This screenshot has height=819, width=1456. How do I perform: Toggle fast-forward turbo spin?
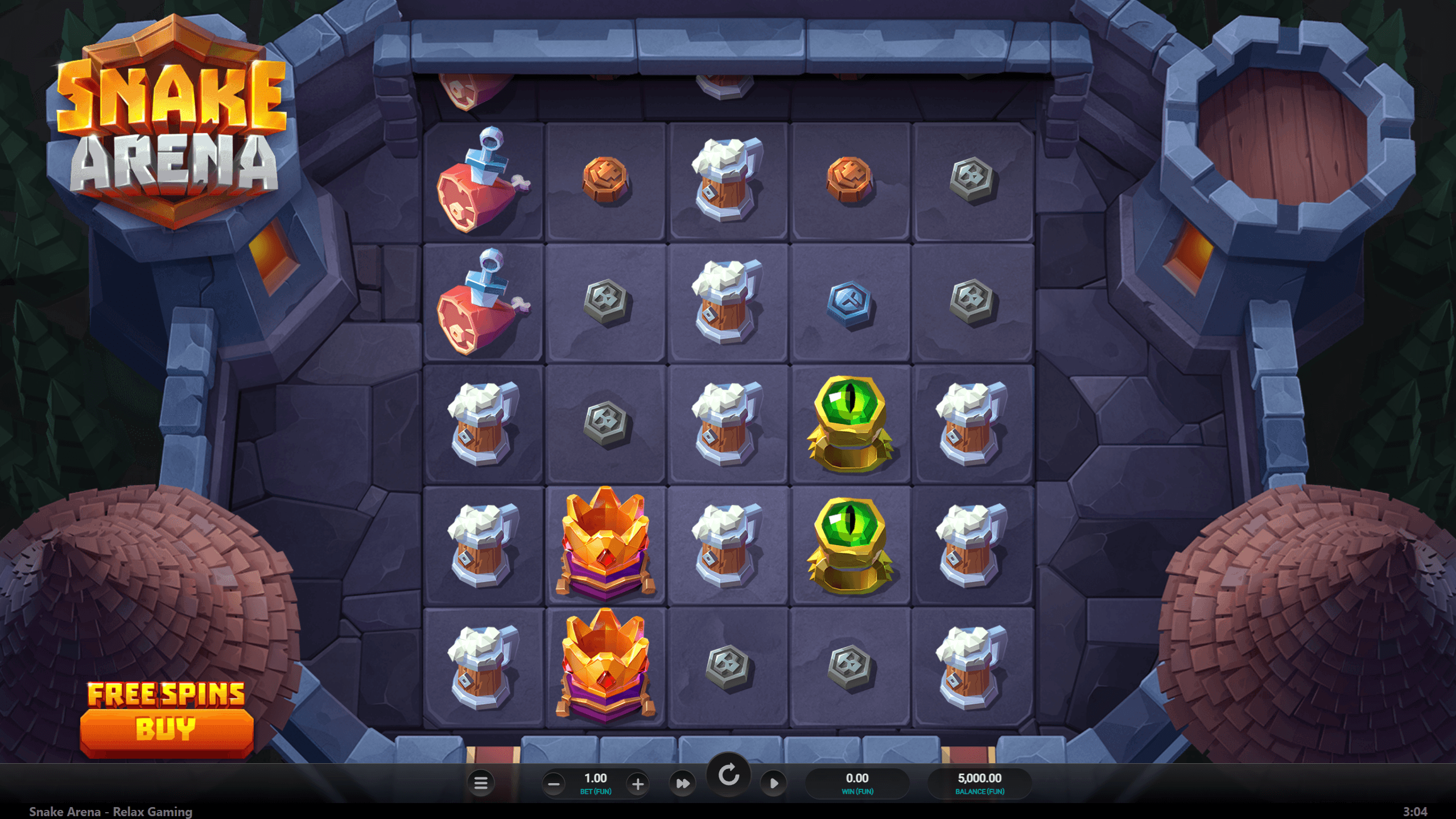(682, 784)
